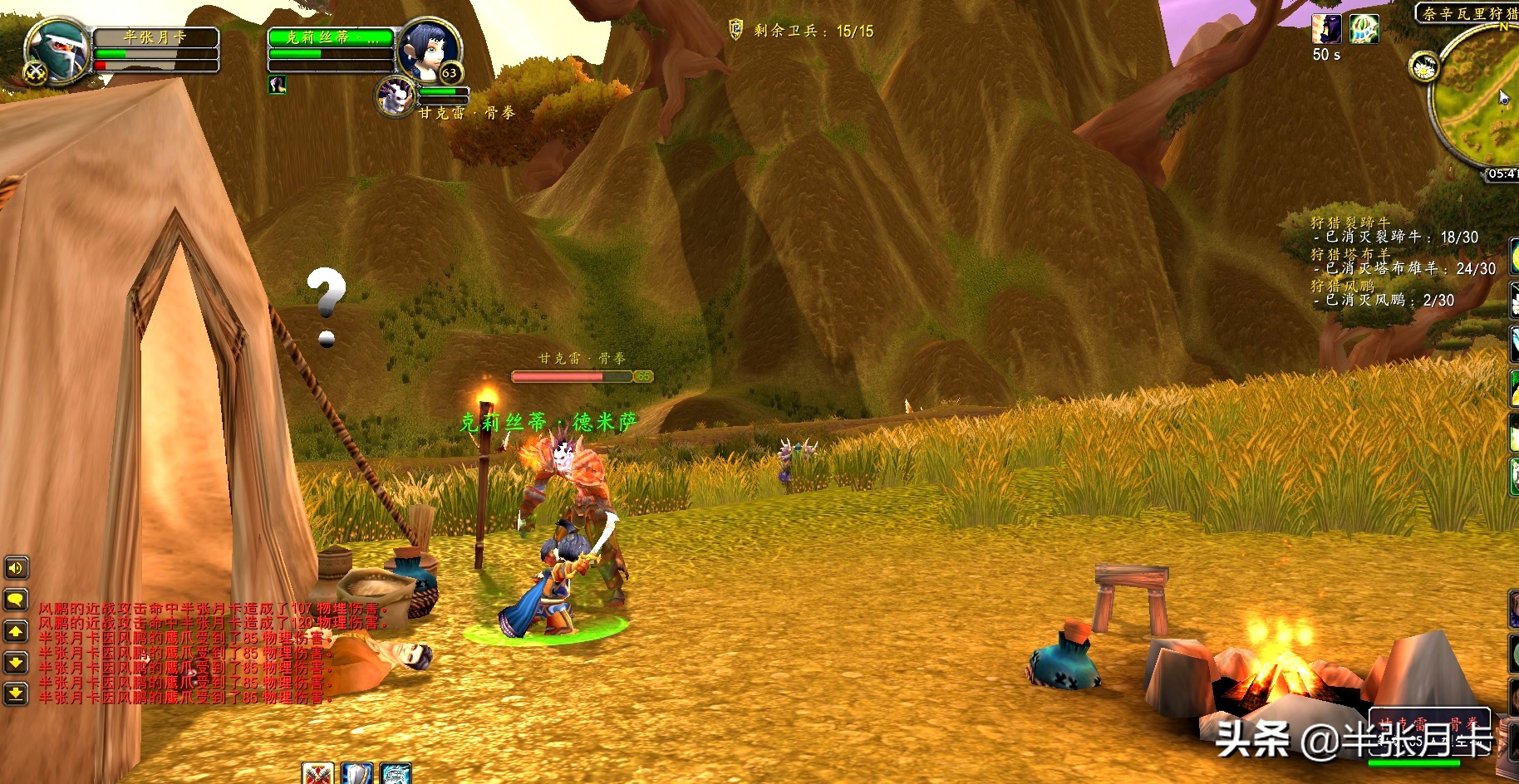Click the player portrait of 半张月卡

58,51
